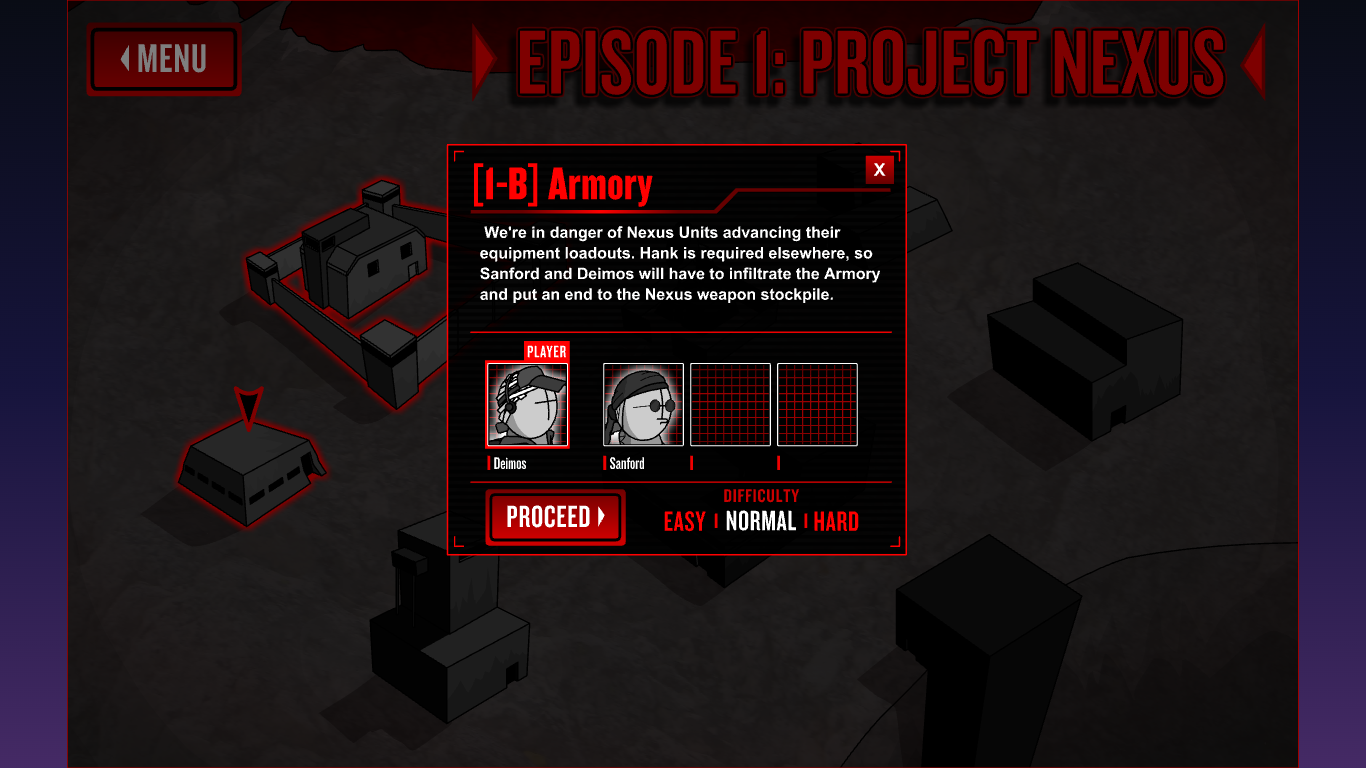This screenshot has height=768, width=1366.
Task: Click the tall building on the right map side
Action: pyautogui.click(x=1085, y=350)
